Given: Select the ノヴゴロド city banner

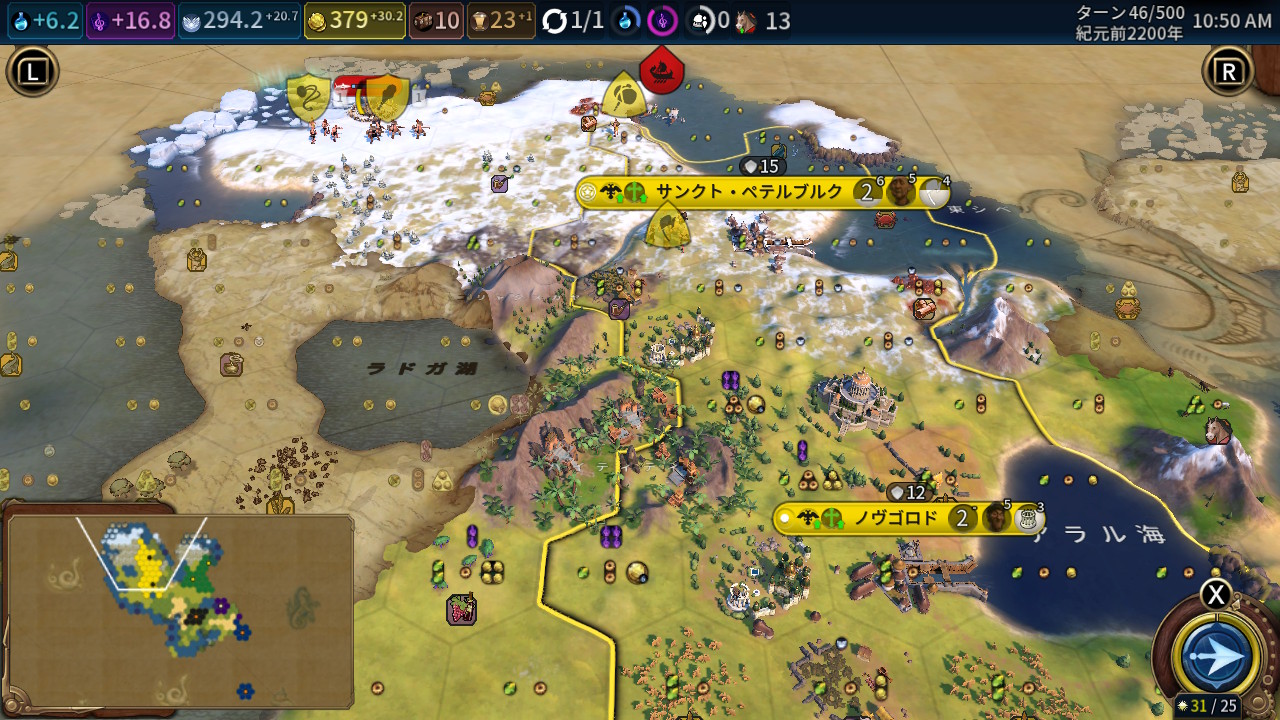Looking at the screenshot, I should (895, 518).
